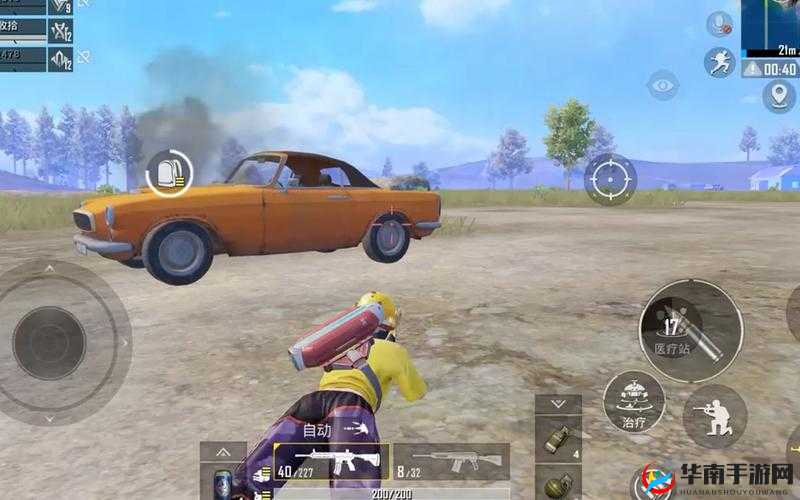Open the minimap

click(x=771, y=27)
